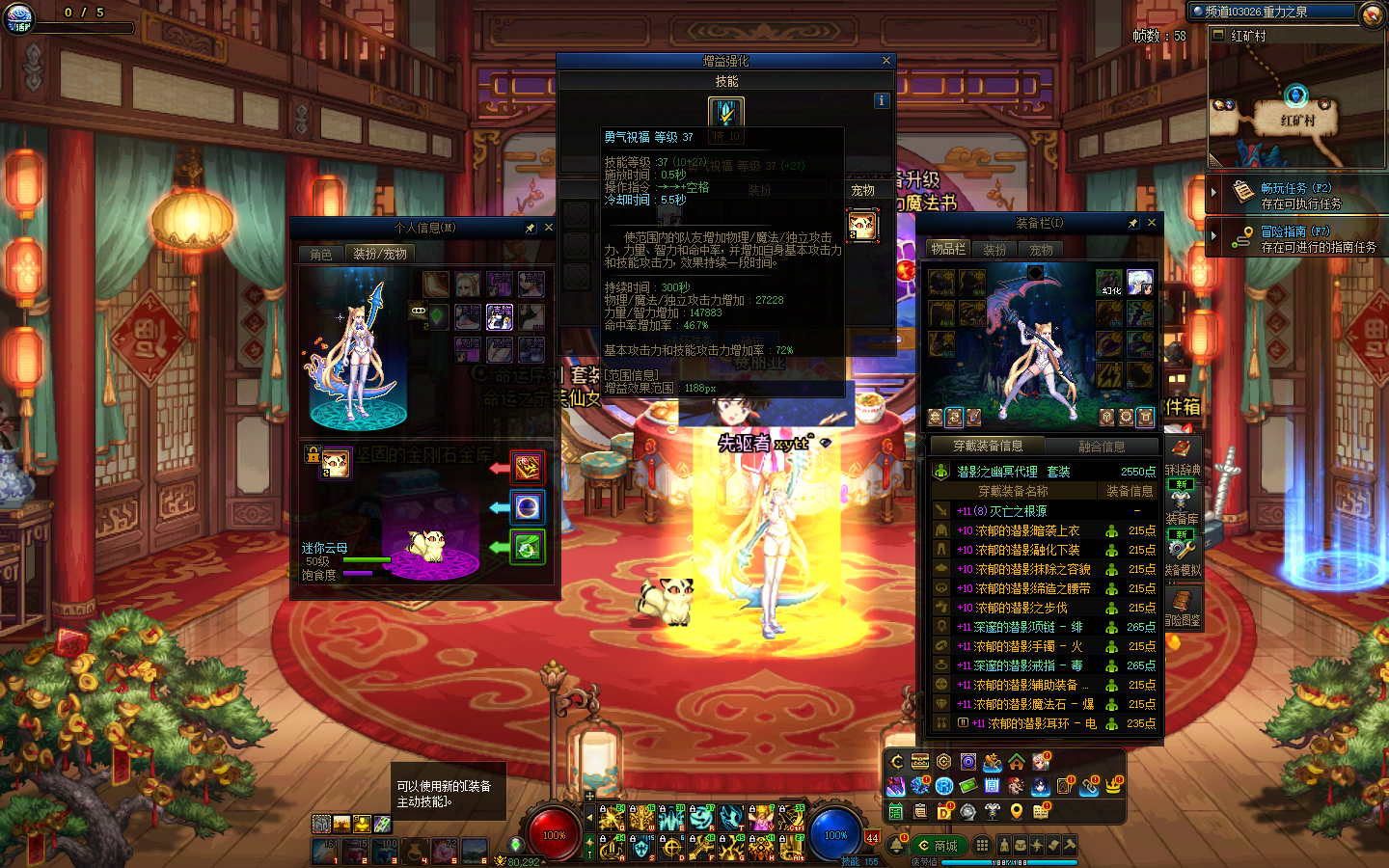Click the pet's red skill icon
This screenshot has height=868, width=1389.
pos(528,468)
